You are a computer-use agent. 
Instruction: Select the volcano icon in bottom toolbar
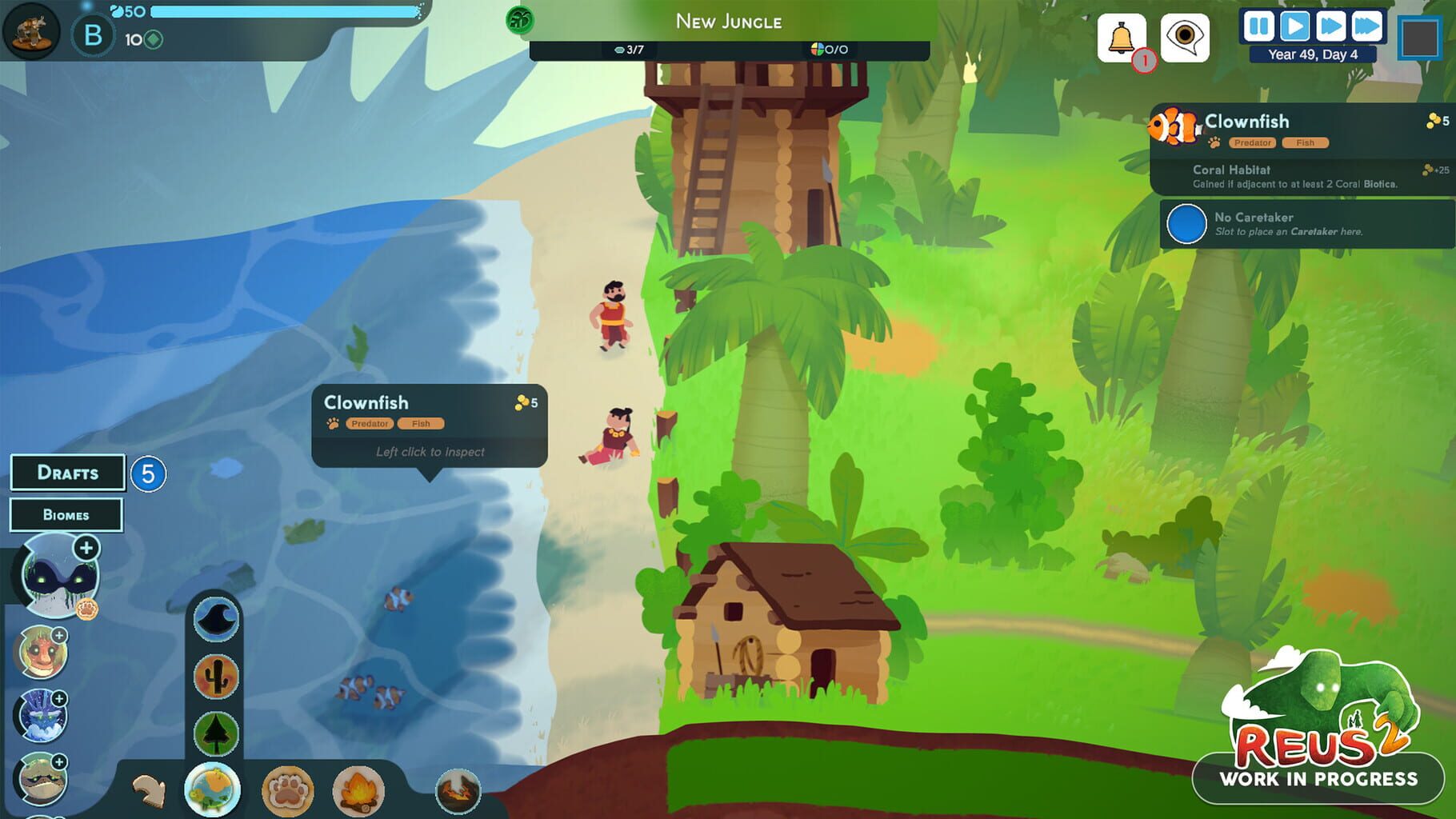[458, 790]
